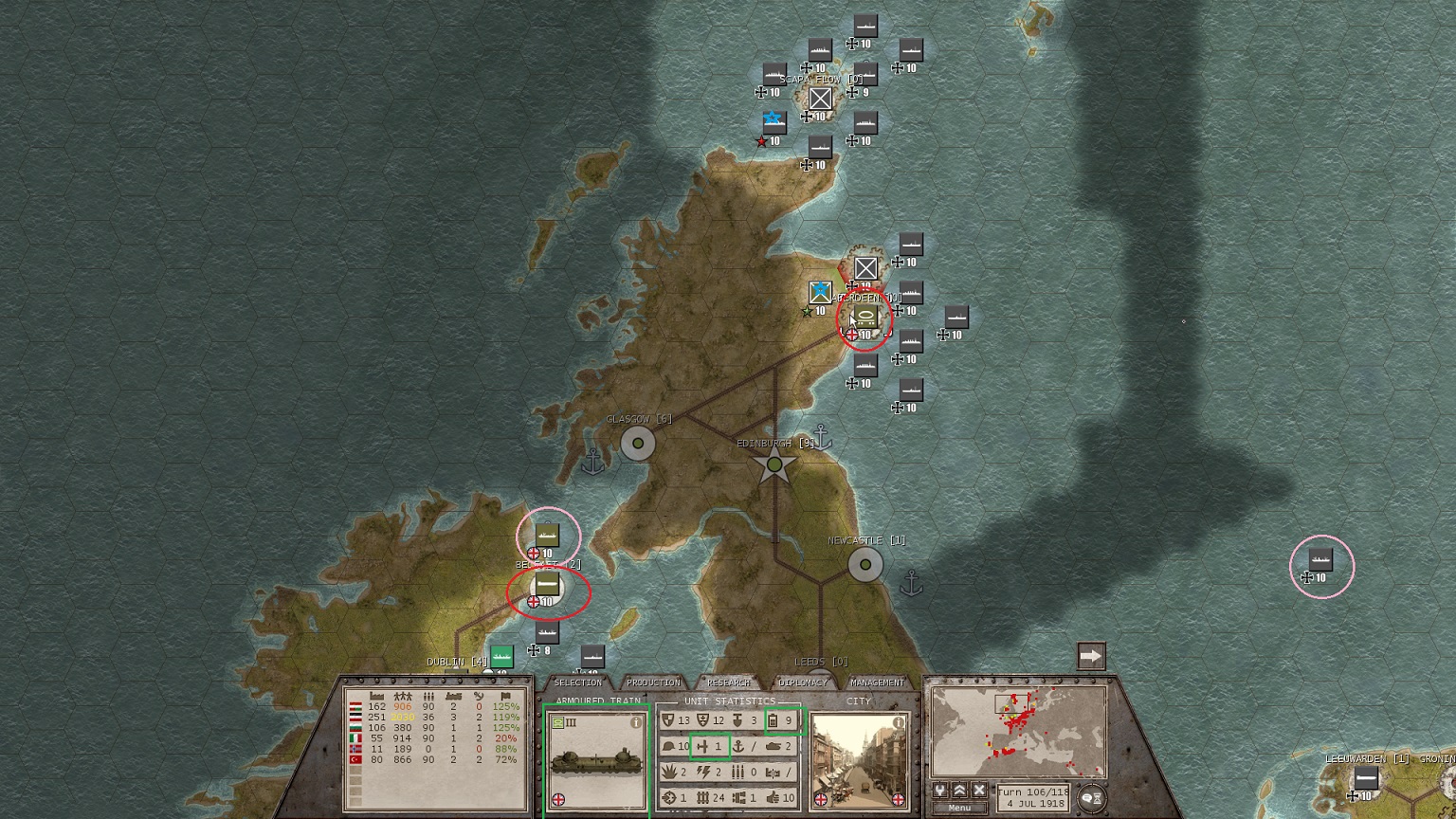The height and width of the screenshot is (819, 1456).
Task: Click the X disband icon
Action: click(979, 791)
